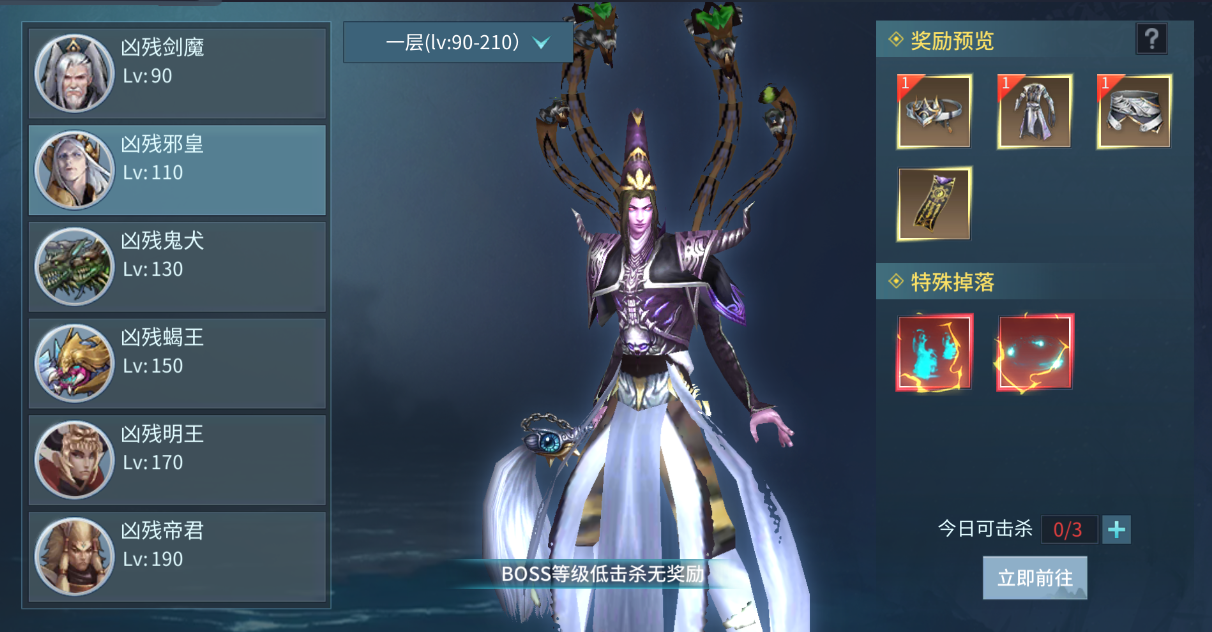Choose the 凶残帝君 Lv:190 boss
1212x632 pixels.
(x=178, y=557)
